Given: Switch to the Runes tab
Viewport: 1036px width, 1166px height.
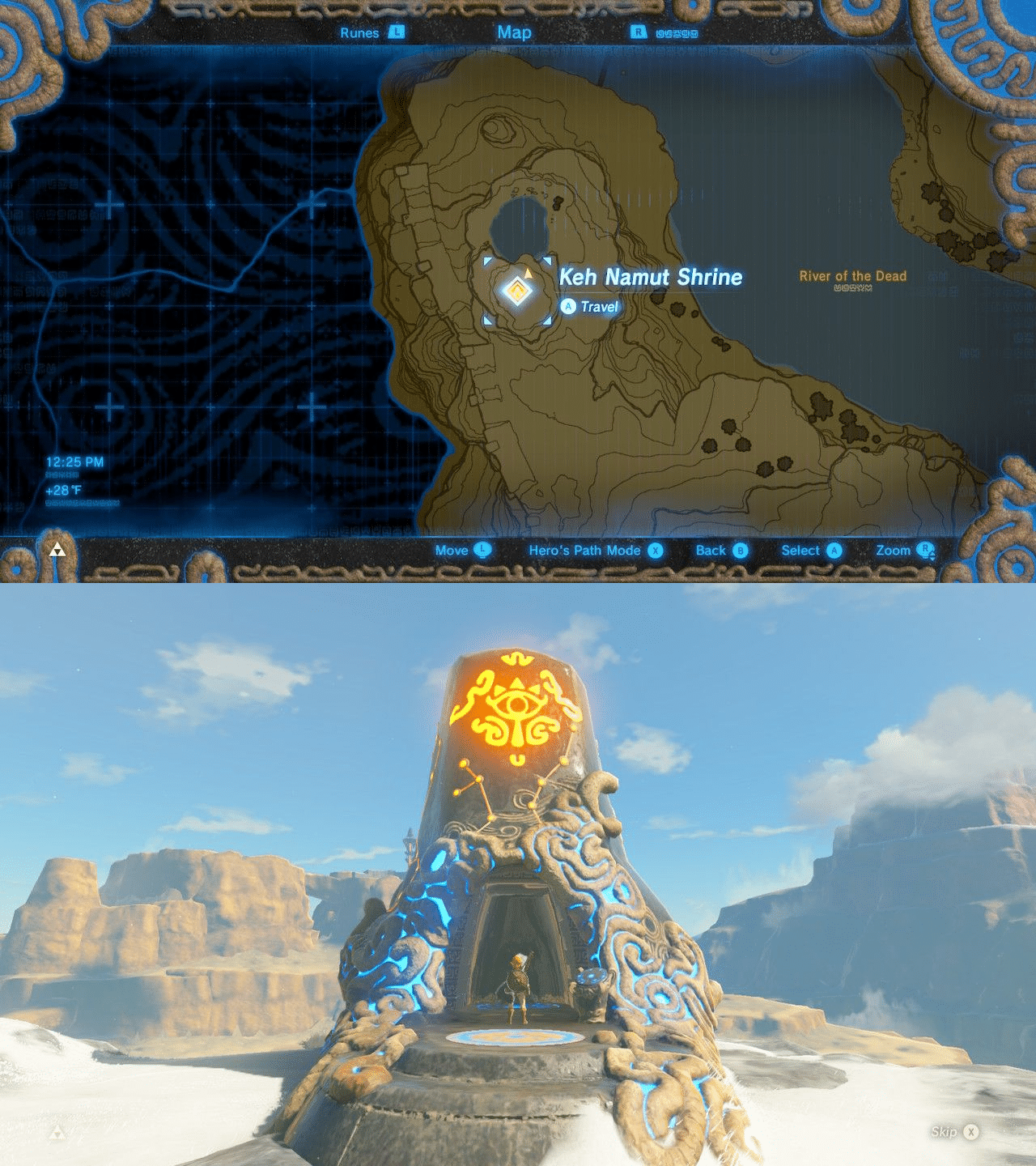Looking at the screenshot, I should click(362, 33).
